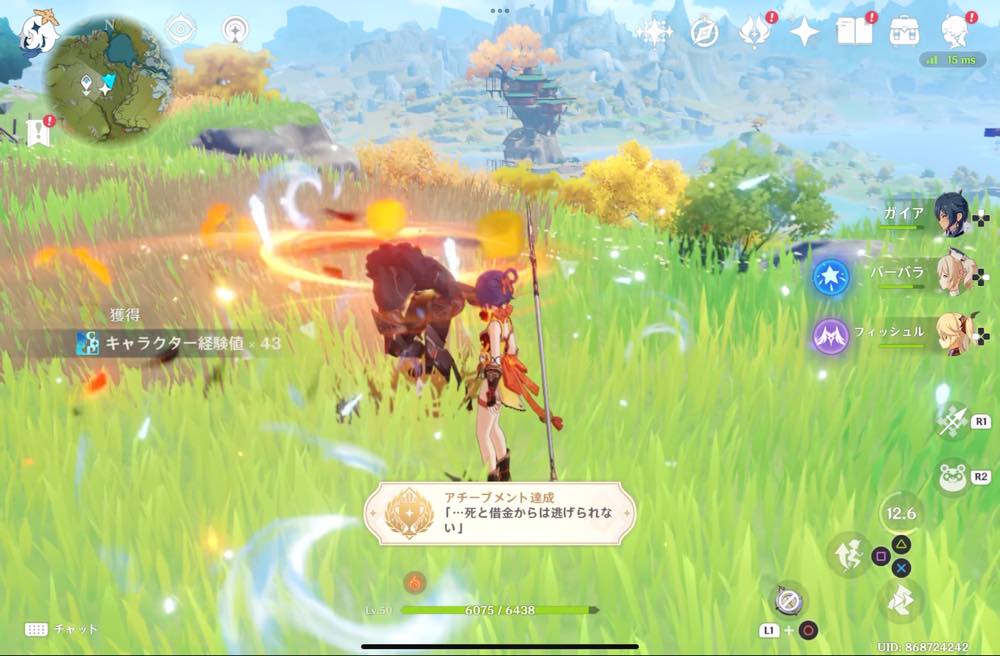Open the co-op multiplayer icon

236,30
